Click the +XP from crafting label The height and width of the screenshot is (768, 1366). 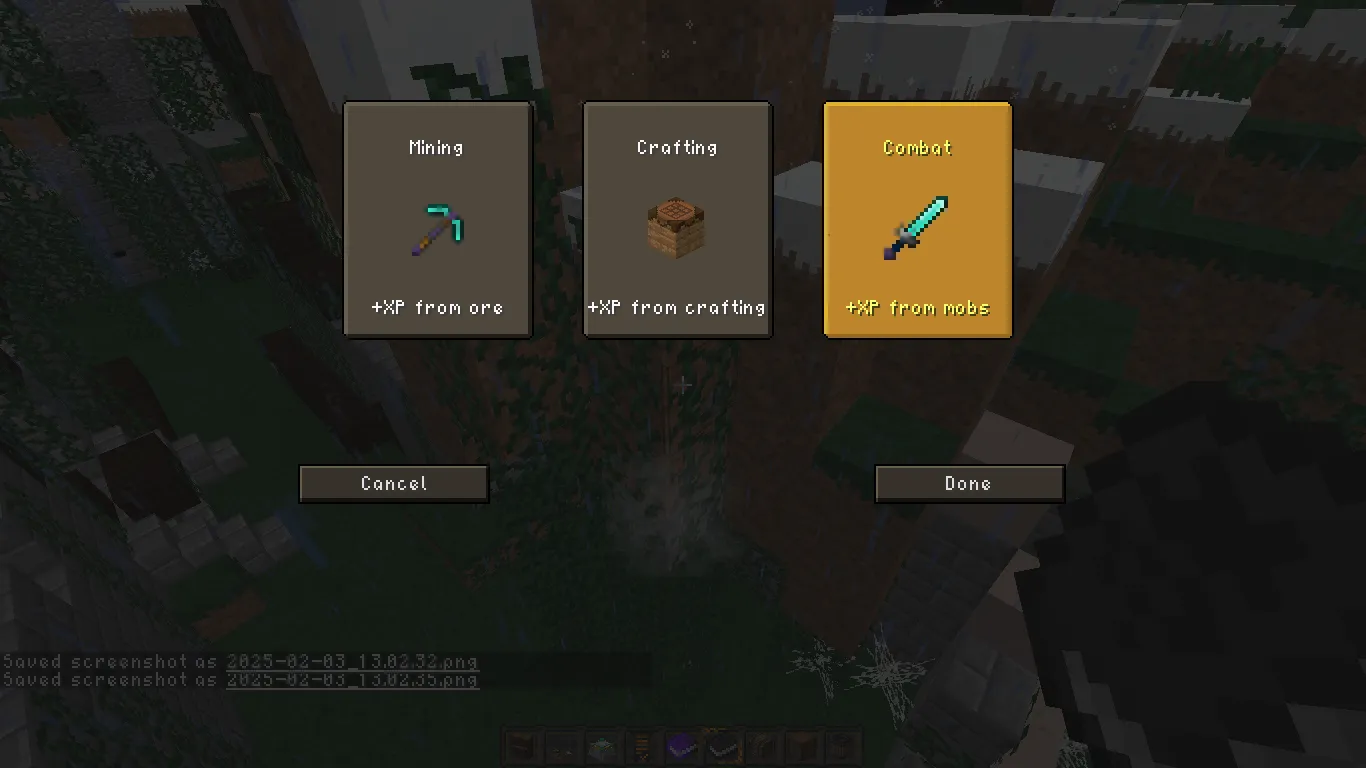(x=677, y=307)
